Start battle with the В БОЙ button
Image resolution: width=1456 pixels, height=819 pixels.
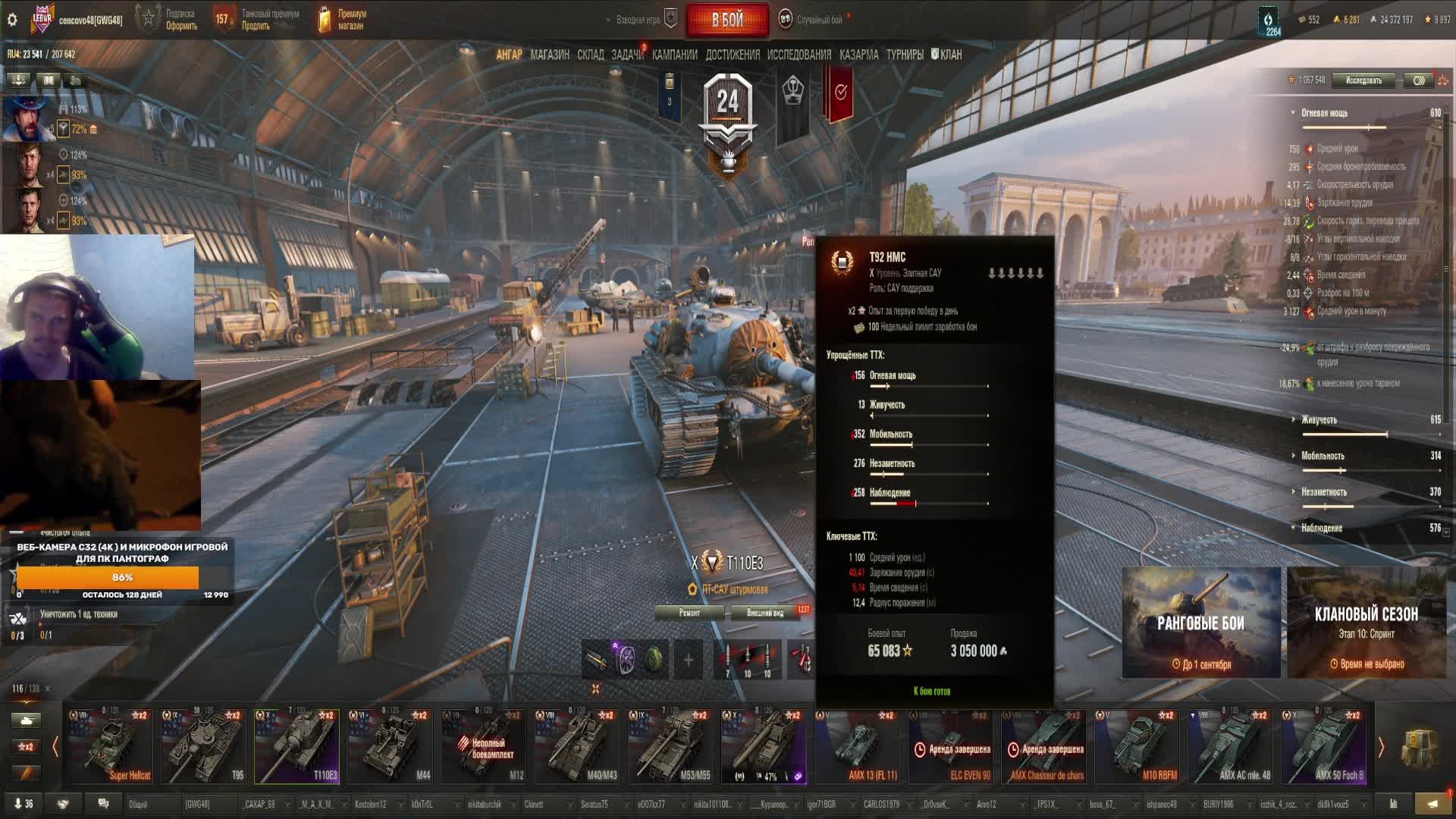click(726, 20)
